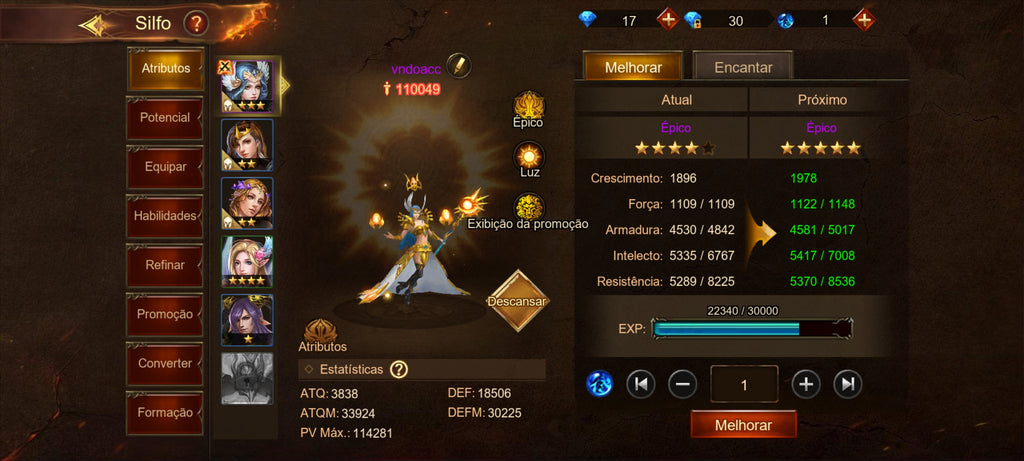Decrease quantity with the minus stepper
Viewport: 1024px width, 461px height.
pyautogui.click(x=682, y=383)
